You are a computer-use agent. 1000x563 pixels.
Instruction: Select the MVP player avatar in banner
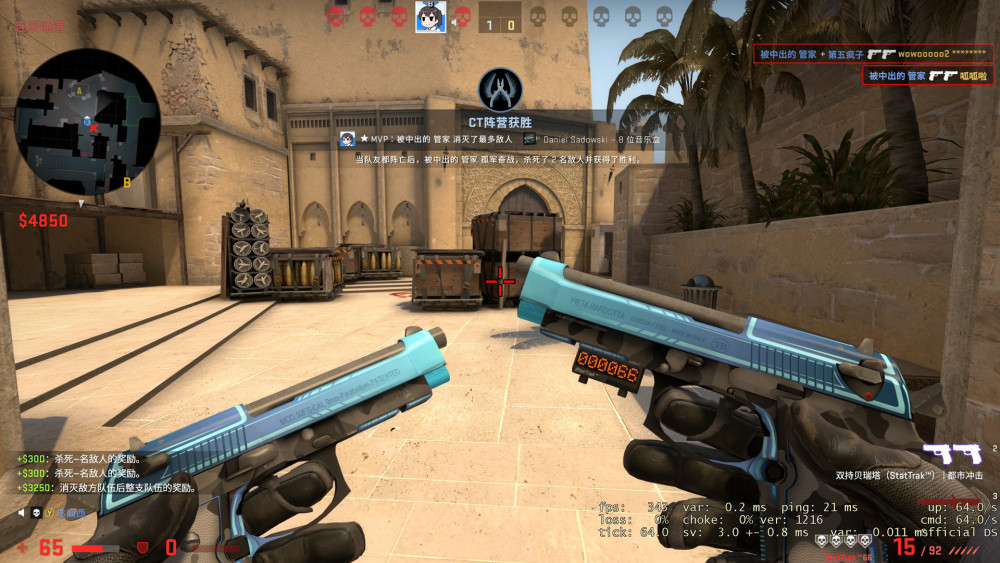(x=348, y=139)
